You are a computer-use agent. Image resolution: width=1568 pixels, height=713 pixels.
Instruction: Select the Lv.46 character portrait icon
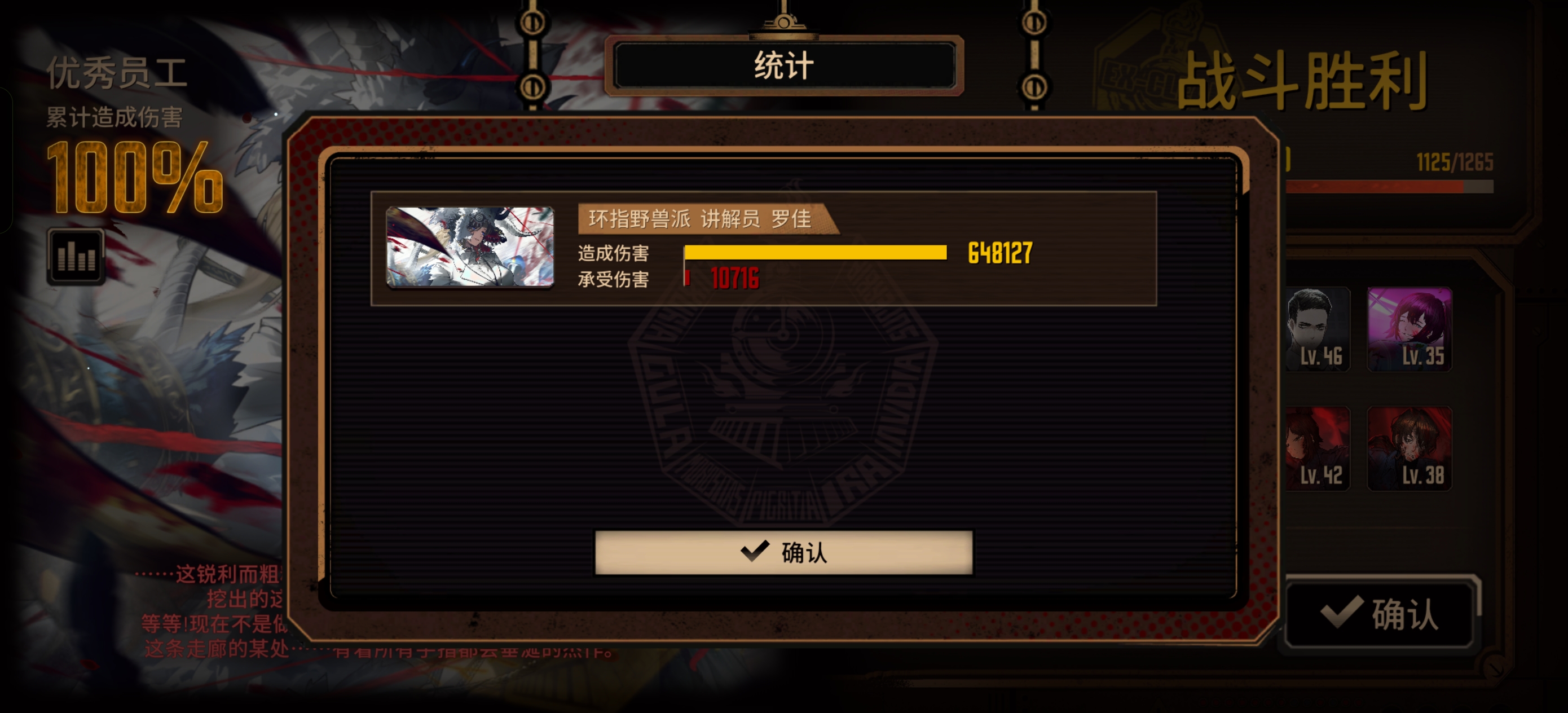[1318, 329]
